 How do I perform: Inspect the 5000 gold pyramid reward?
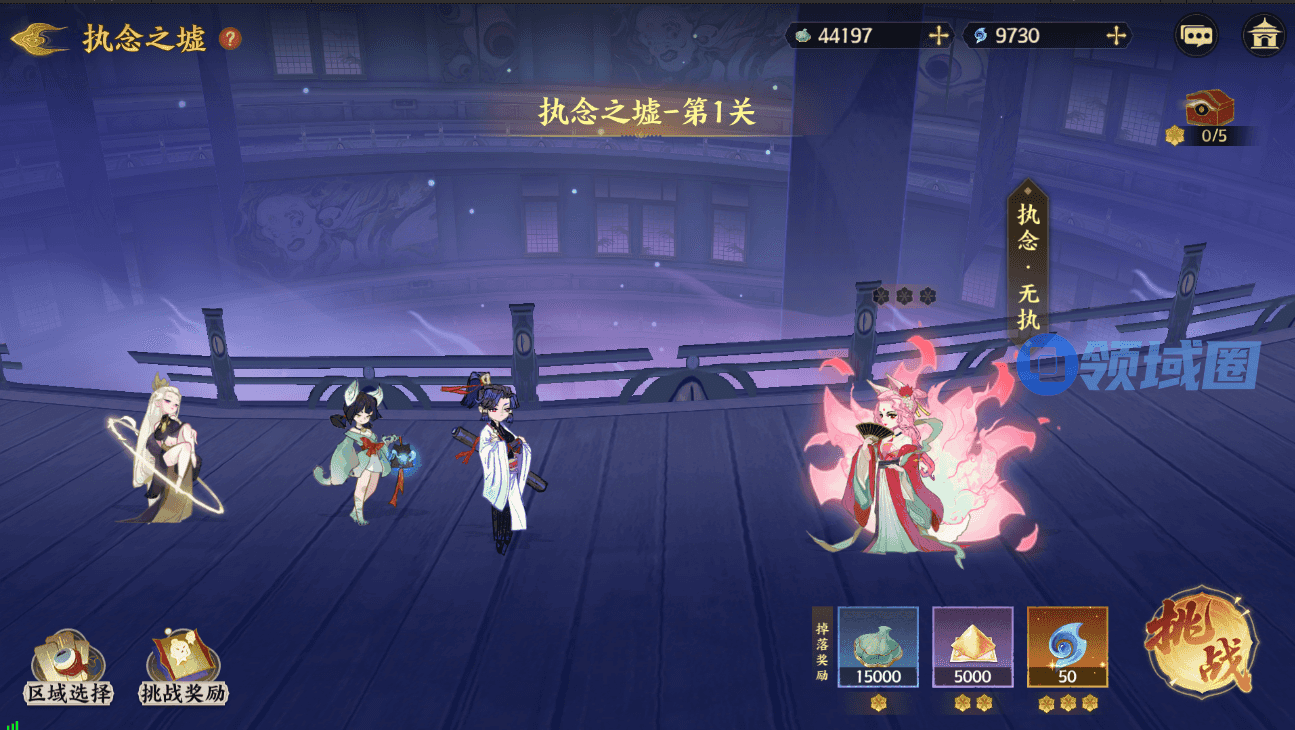(972, 647)
